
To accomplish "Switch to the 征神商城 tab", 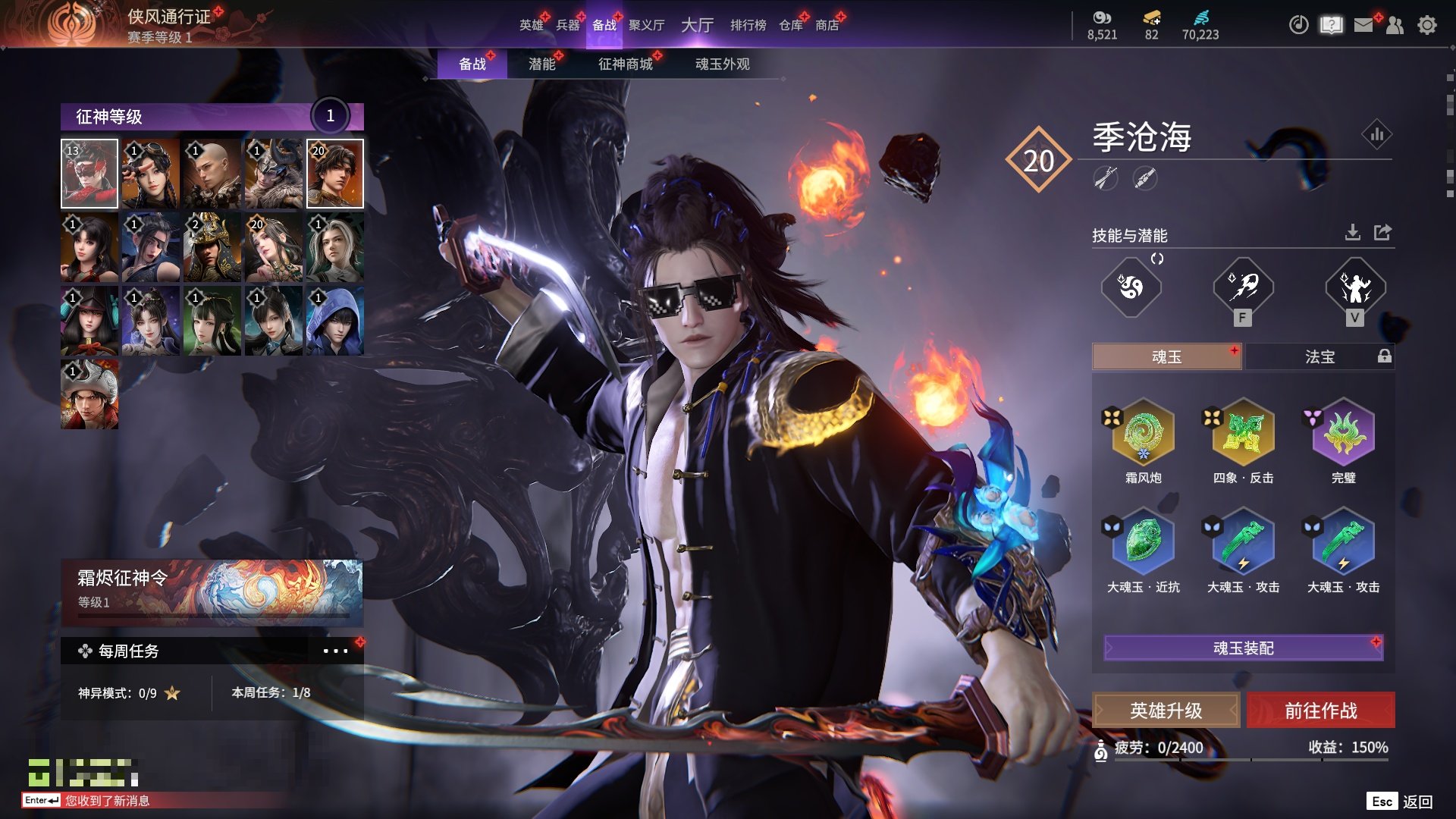I will [x=625, y=64].
